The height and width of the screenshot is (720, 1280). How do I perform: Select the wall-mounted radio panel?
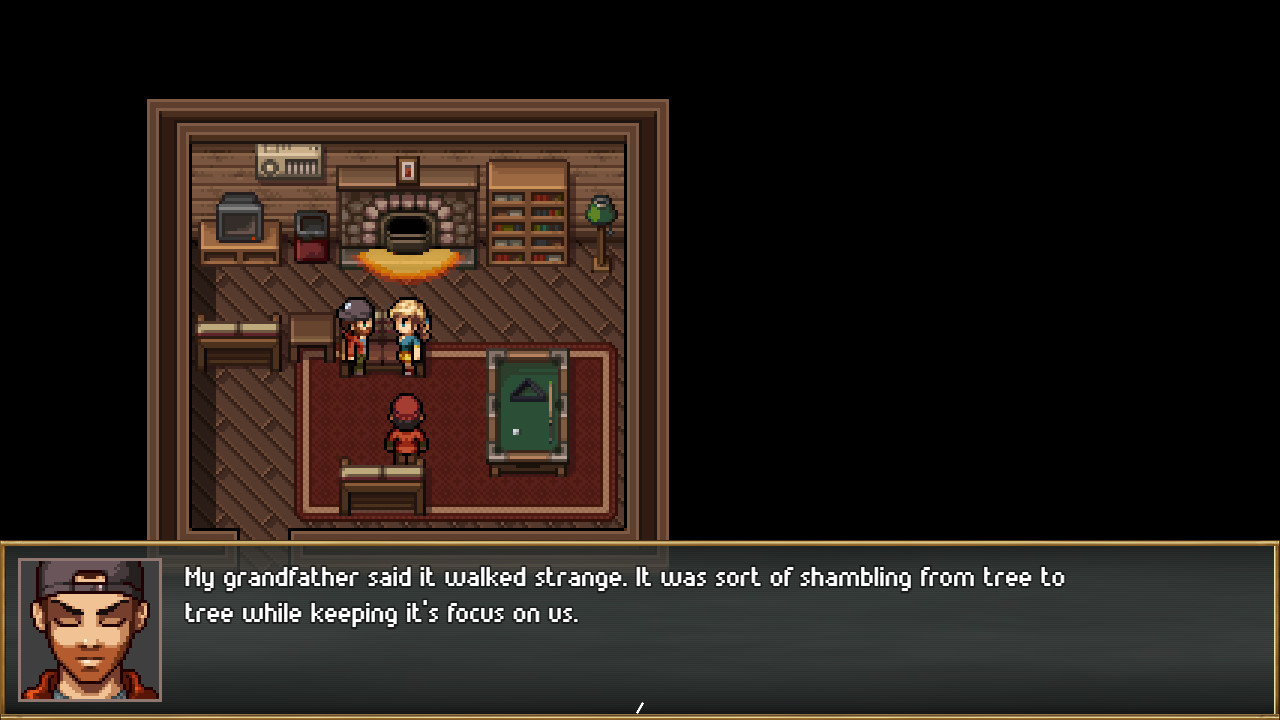pyautogui.click(x=288, y=160)
